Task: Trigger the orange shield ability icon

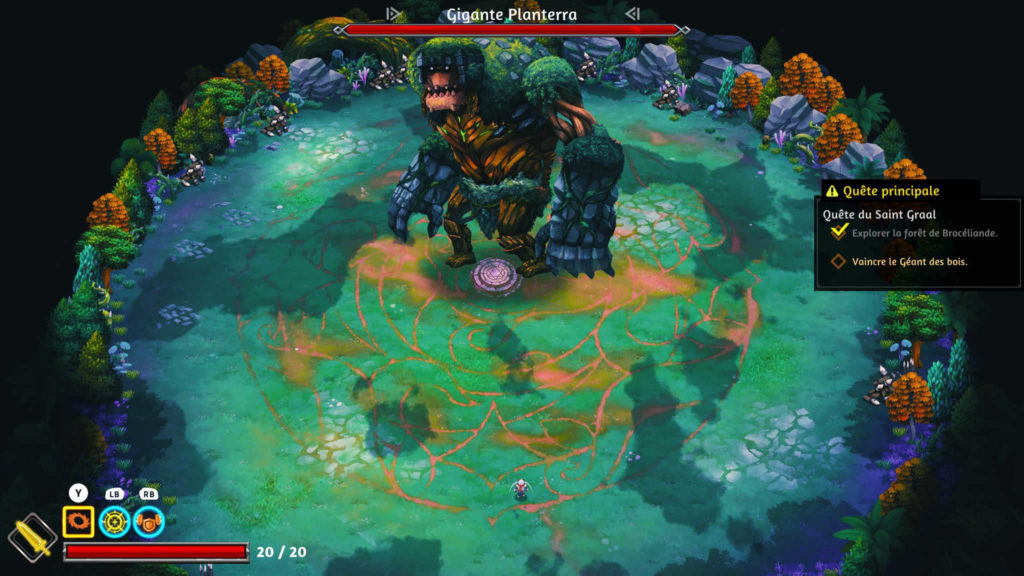Action: point(149,521)
